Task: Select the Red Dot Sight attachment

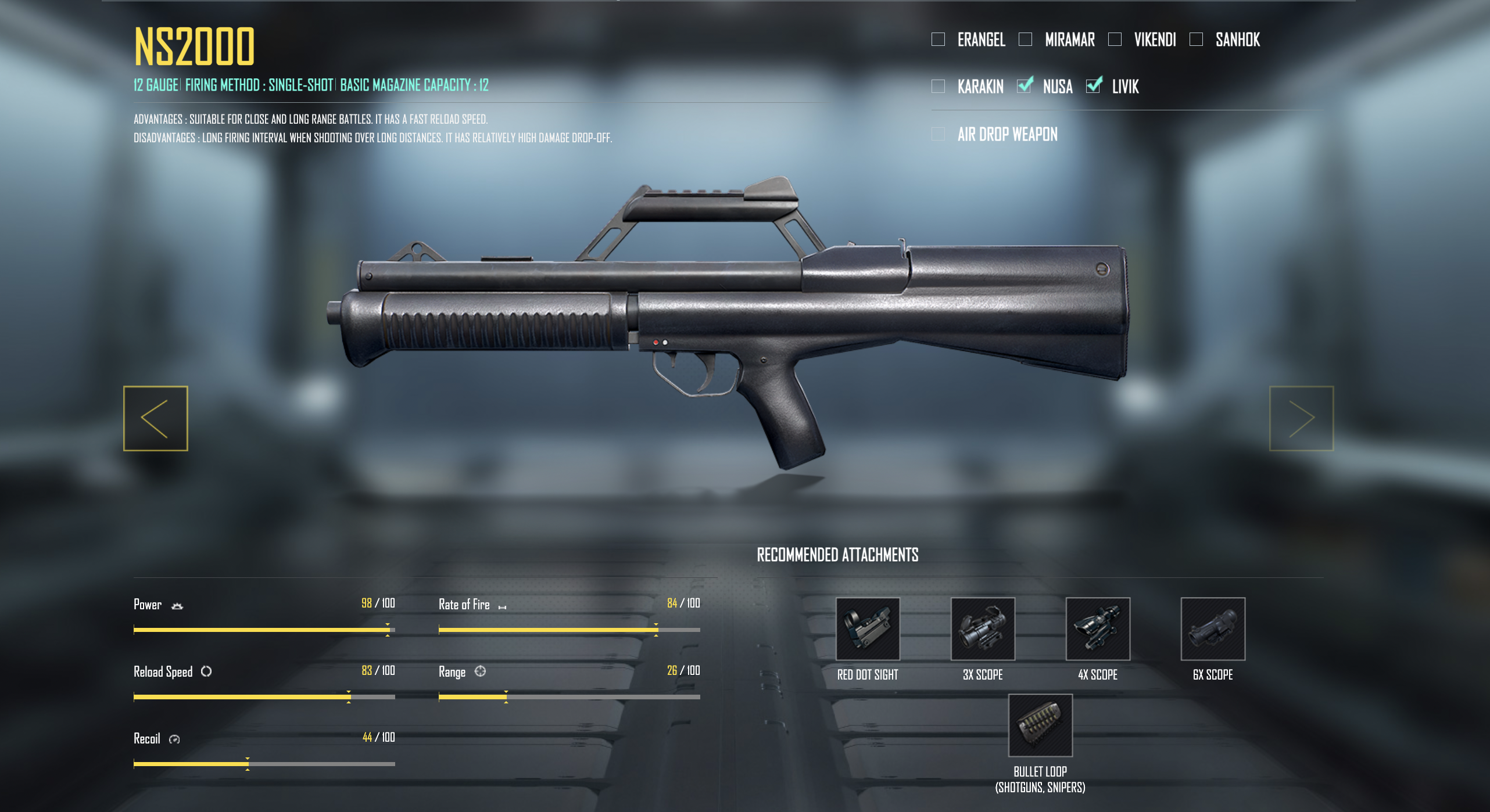Action: (868, 629)
